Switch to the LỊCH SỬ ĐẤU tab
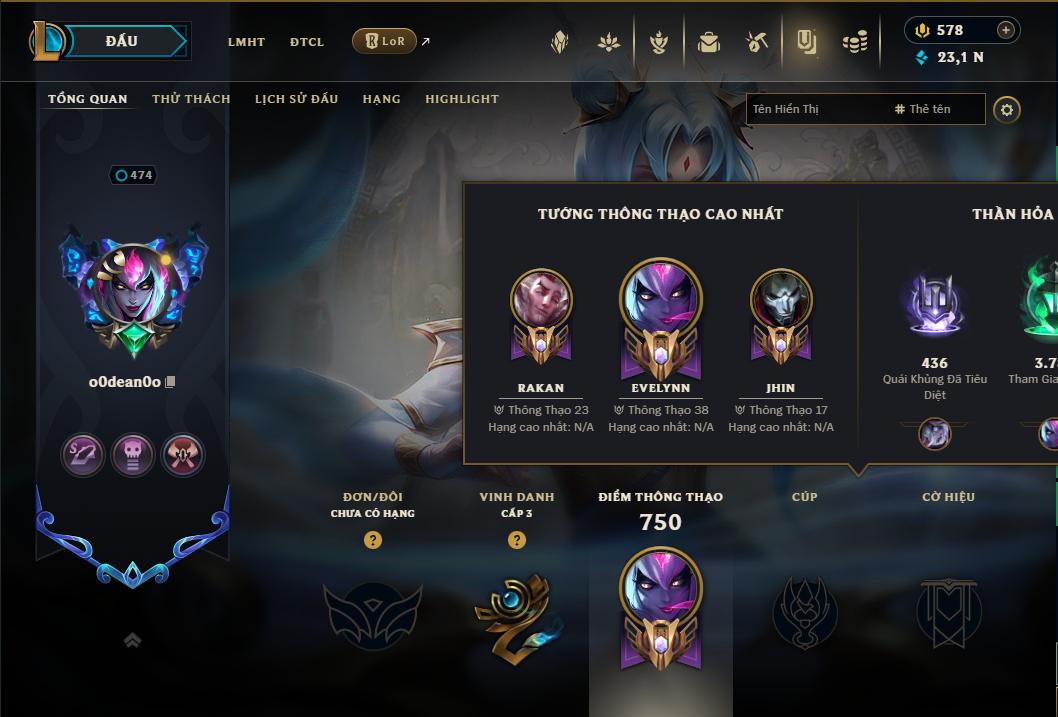1058x717 pixels. click(296, 99)
